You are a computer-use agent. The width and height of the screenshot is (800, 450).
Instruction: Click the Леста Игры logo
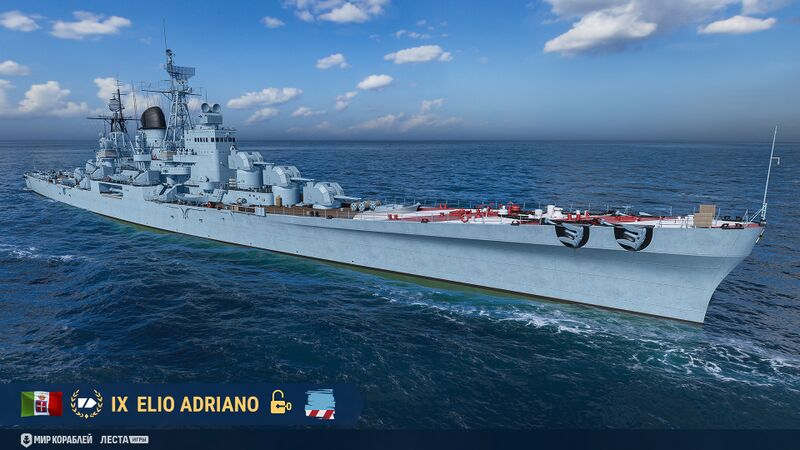124,440
